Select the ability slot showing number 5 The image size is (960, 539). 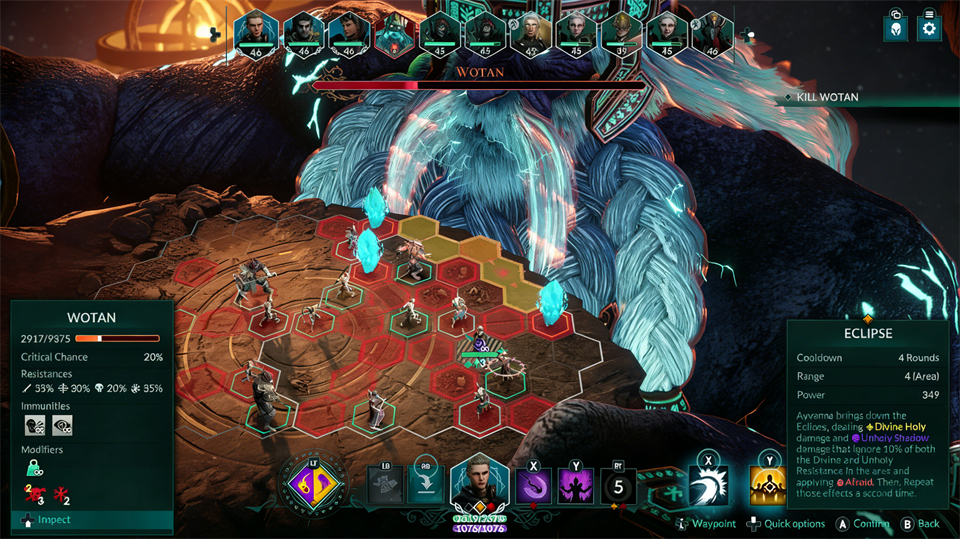tap(620, 487)
